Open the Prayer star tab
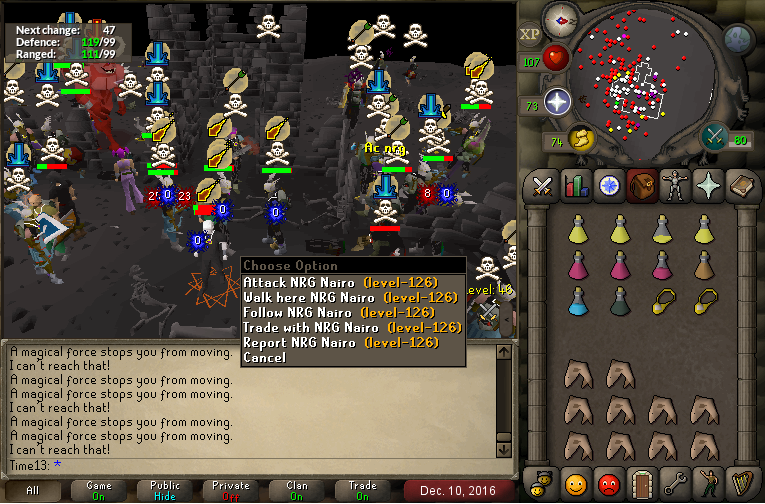The image size is (765, 504). [x=708, y=186]
